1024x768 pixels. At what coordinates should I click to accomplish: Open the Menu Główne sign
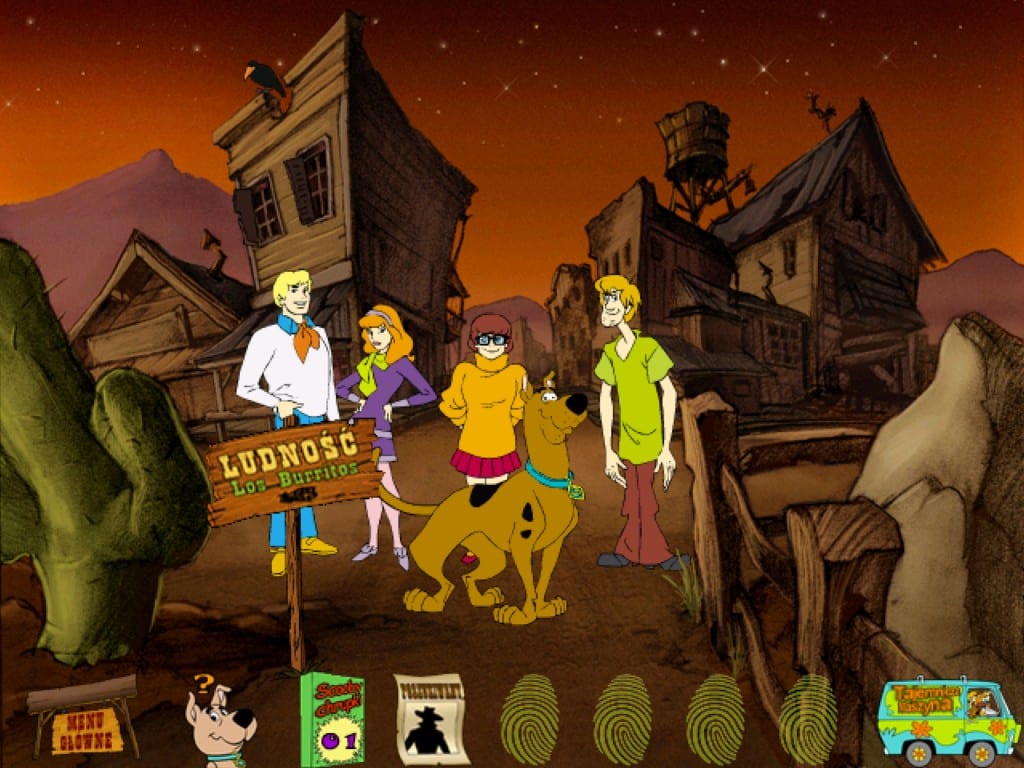click(86, 730)
